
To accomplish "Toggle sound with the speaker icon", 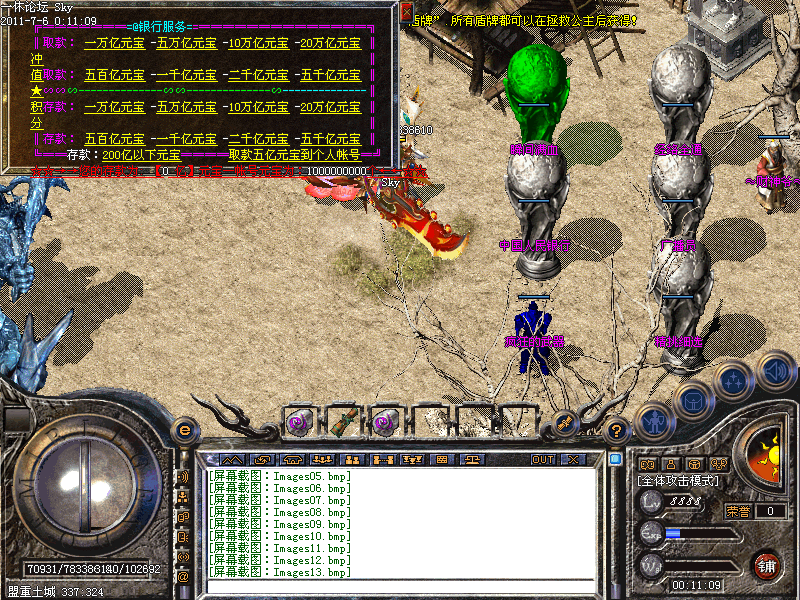I will click(775, 371).
